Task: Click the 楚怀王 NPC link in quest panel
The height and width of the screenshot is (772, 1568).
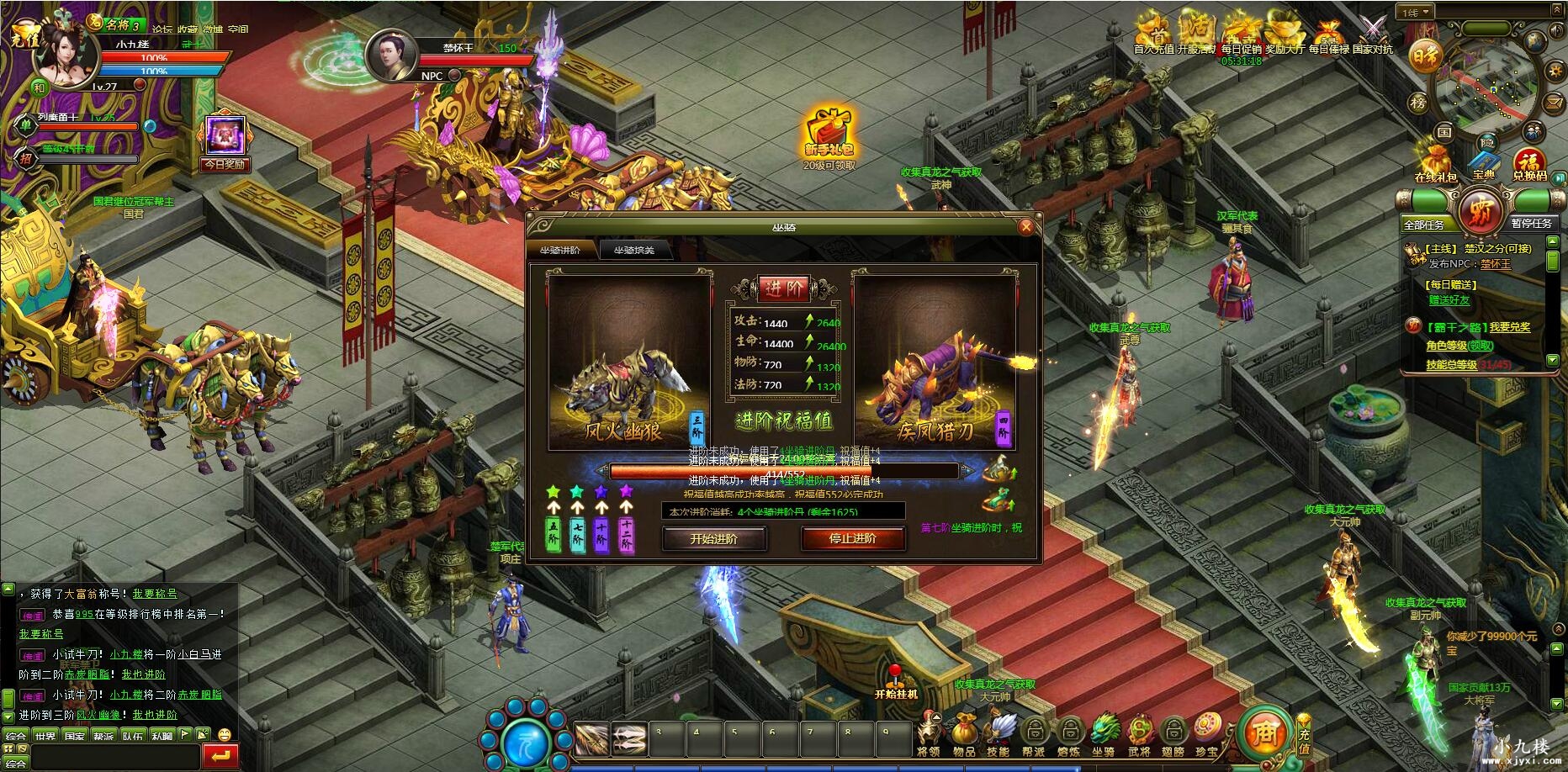Action: (1496, 263)
